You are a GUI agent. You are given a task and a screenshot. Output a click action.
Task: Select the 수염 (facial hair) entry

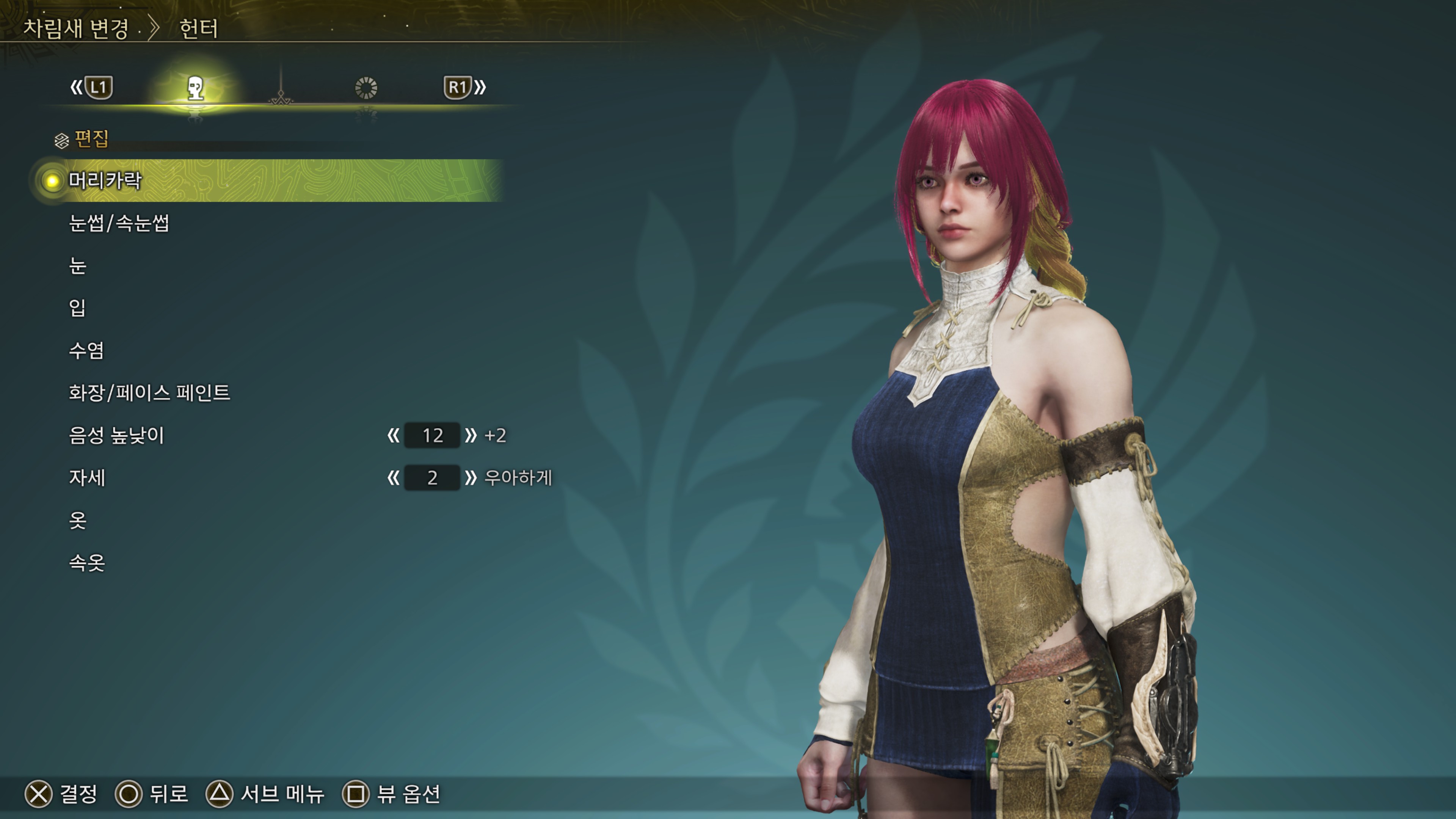point(86,350)
